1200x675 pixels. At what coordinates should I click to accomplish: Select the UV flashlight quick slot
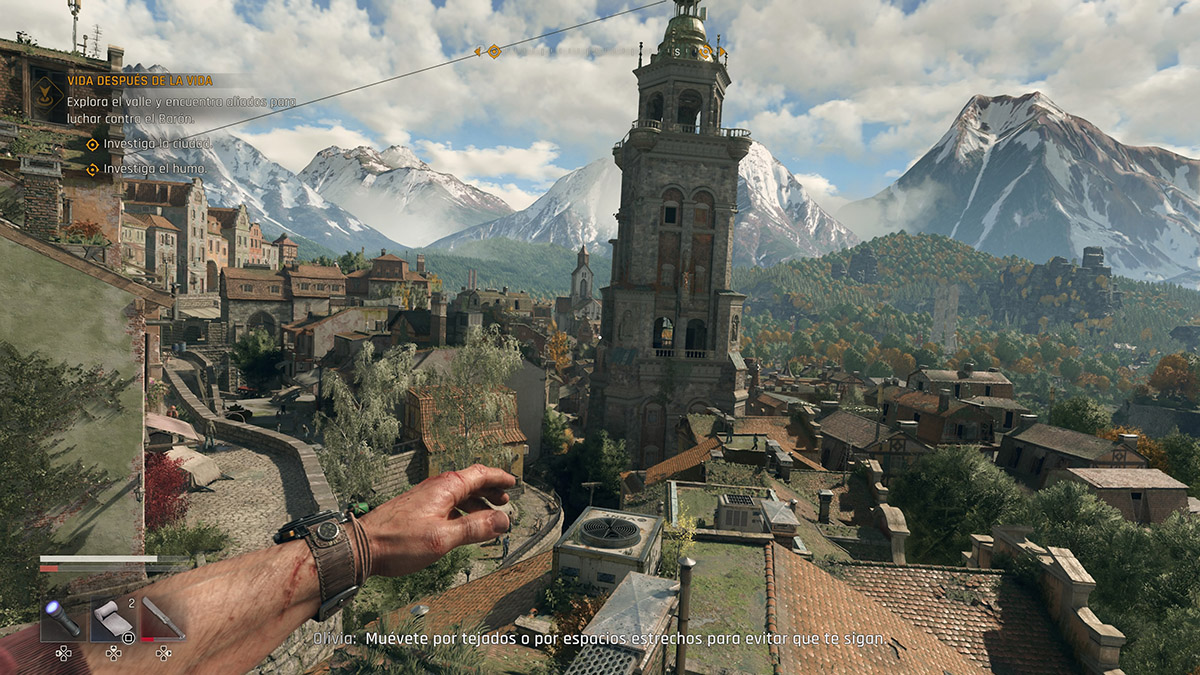tap(62, 619)
